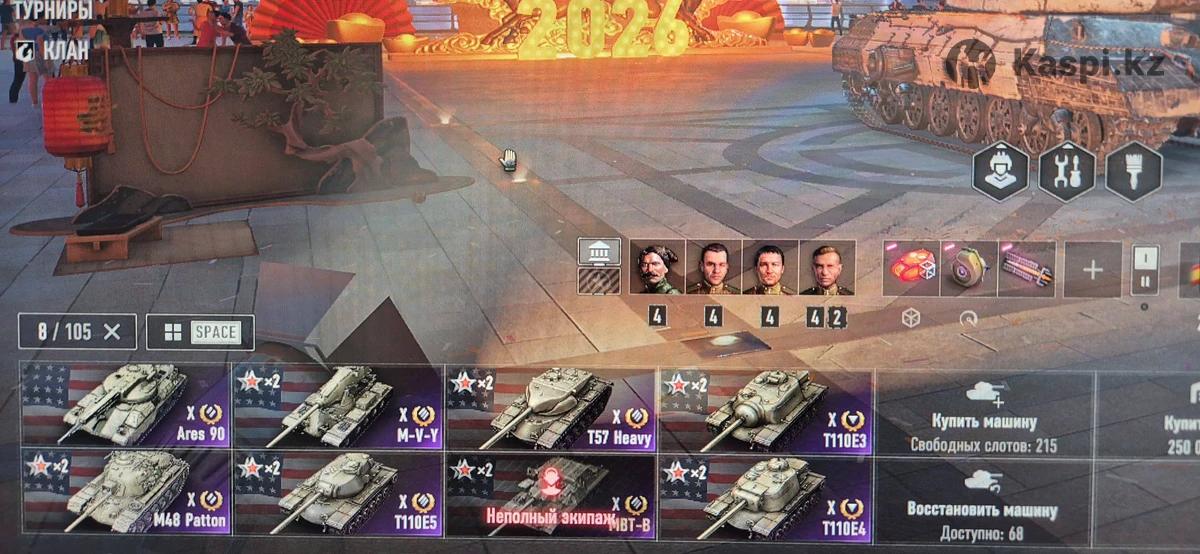Click the barracks building icon beside crew

tap(599, 251)
